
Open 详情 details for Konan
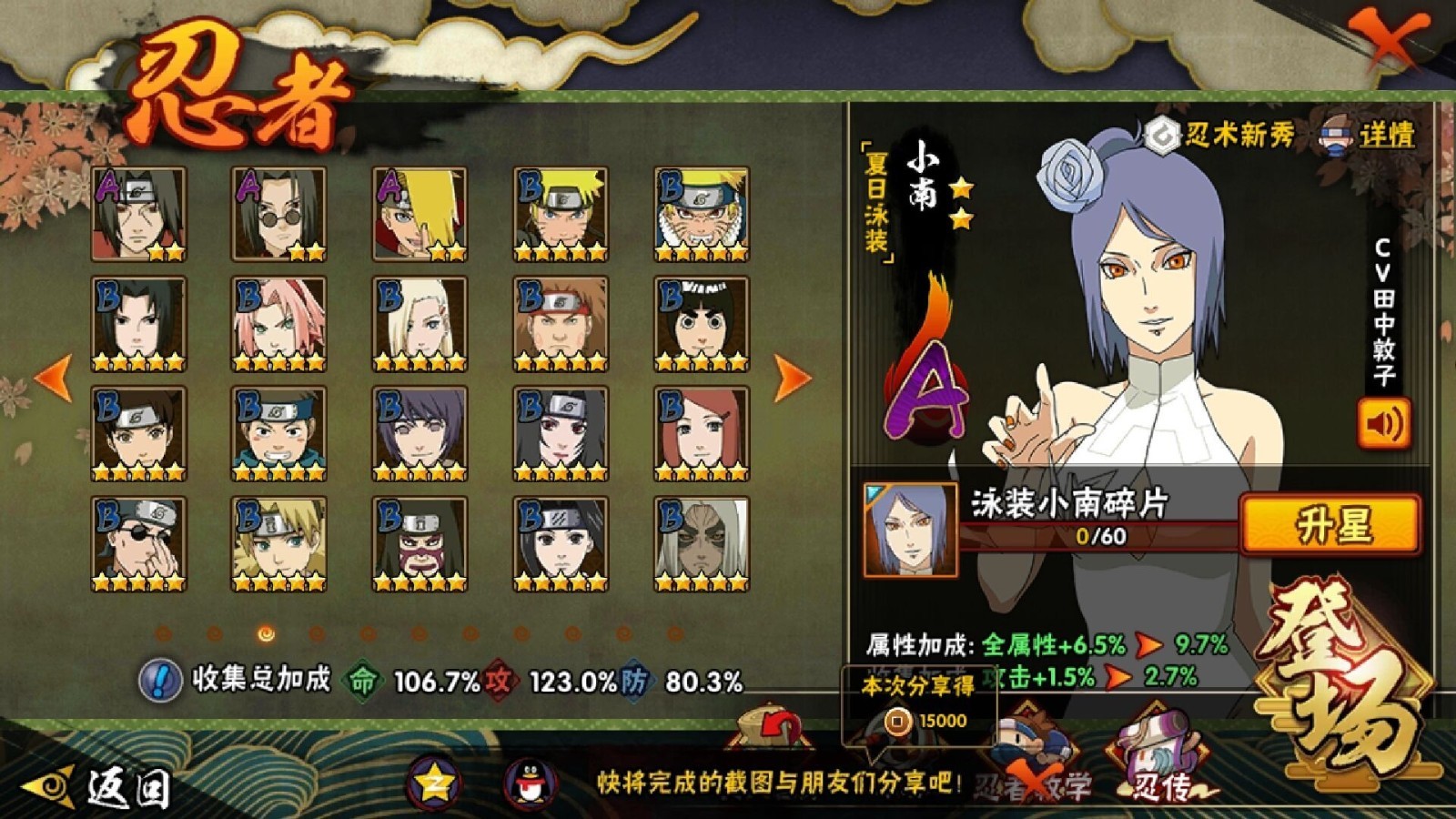(1369, 136)
